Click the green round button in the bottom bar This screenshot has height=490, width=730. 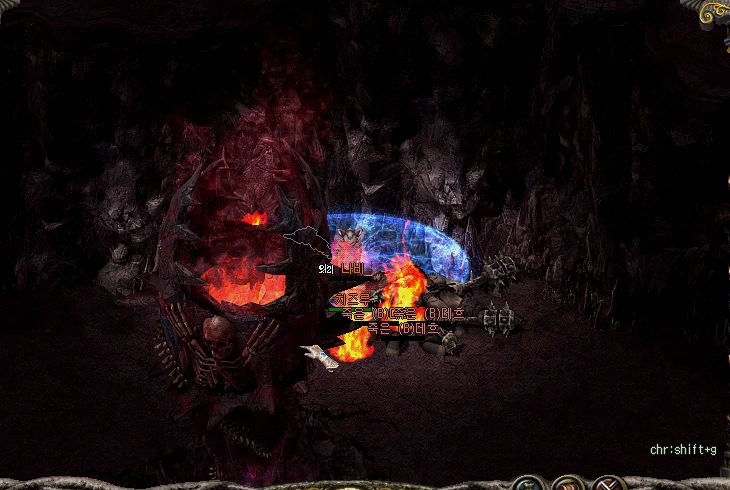(528, 484)
